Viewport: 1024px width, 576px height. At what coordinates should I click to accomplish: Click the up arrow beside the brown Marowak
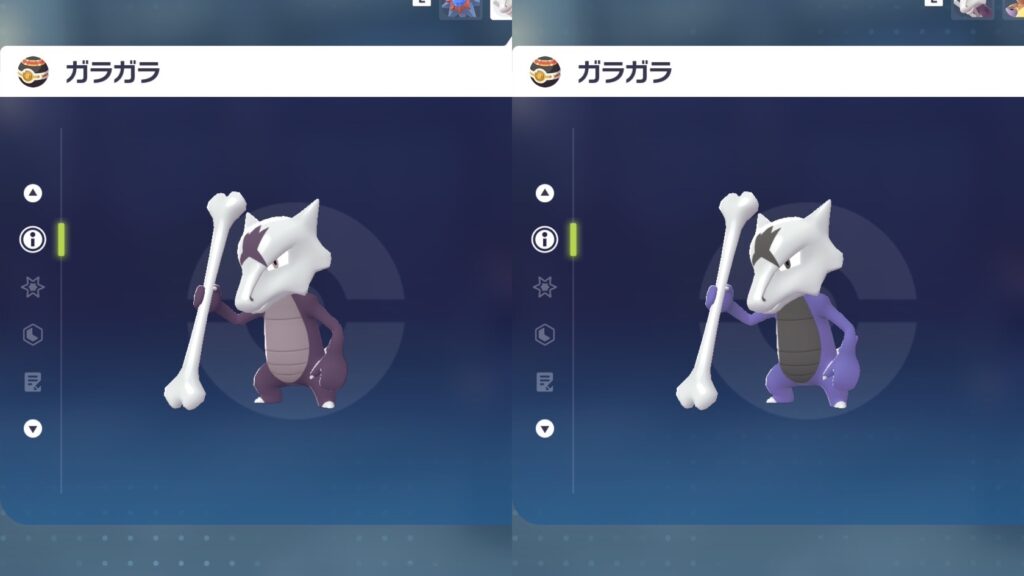(x=33, y=193)
